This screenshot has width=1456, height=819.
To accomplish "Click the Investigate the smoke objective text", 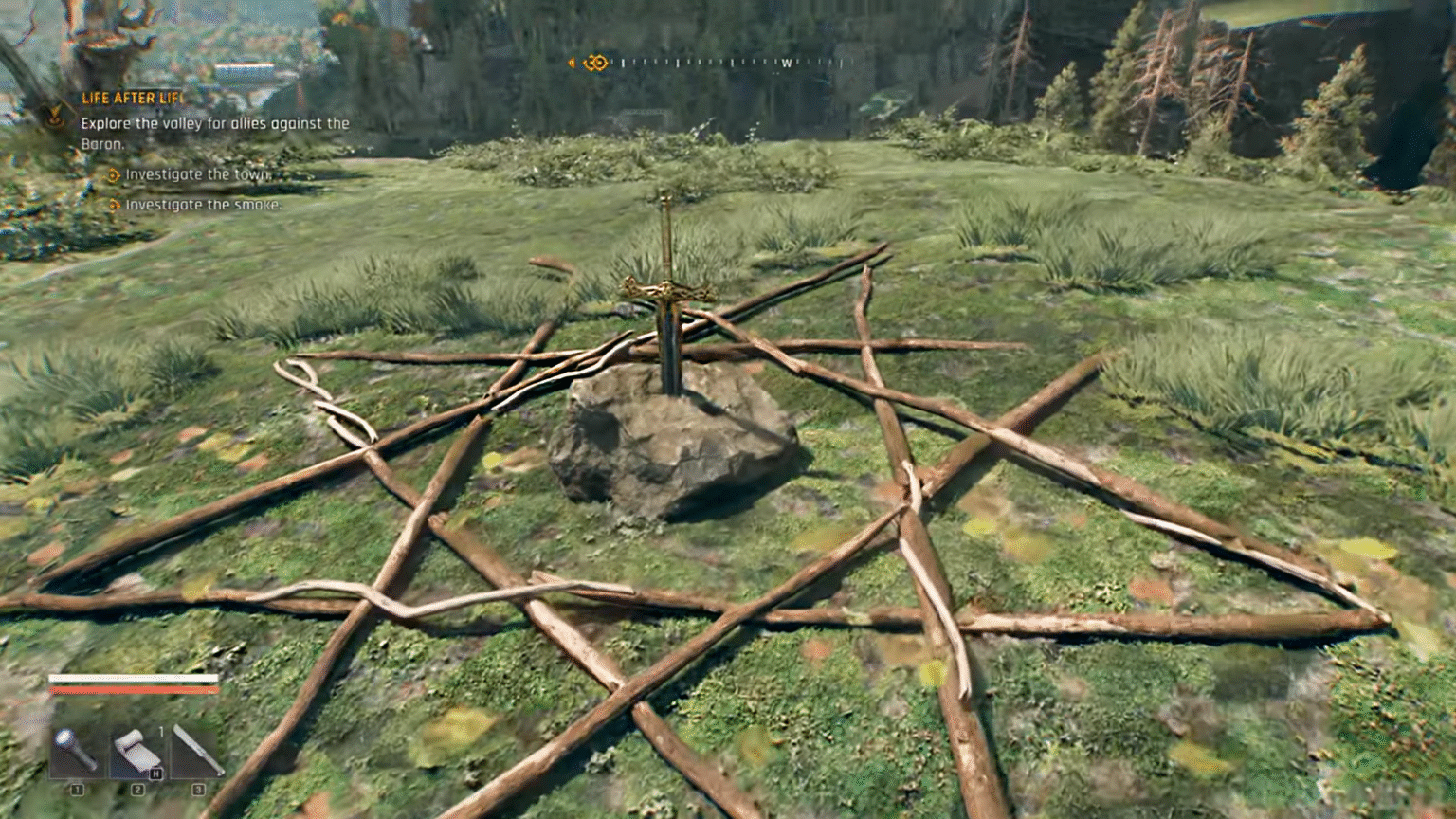I will click(x=202, y=206).
